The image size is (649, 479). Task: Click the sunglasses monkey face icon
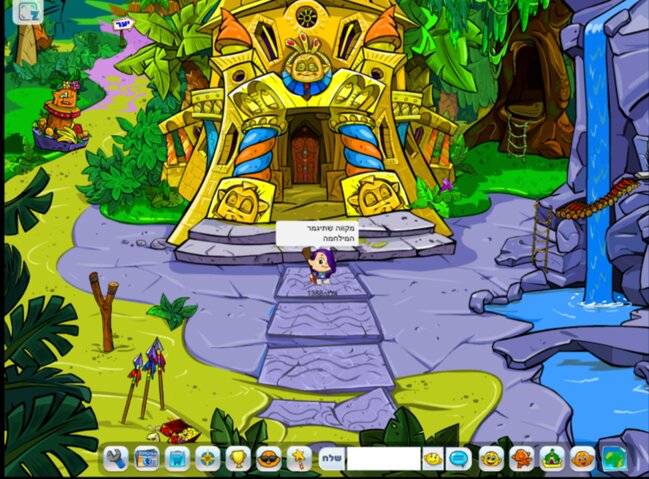(269, 459)
